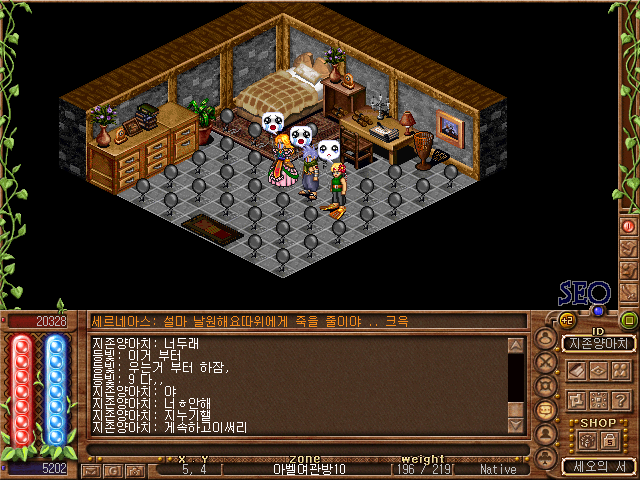Click the chat input bar
This screenshot has height=480, width=640.
point(300,449)
